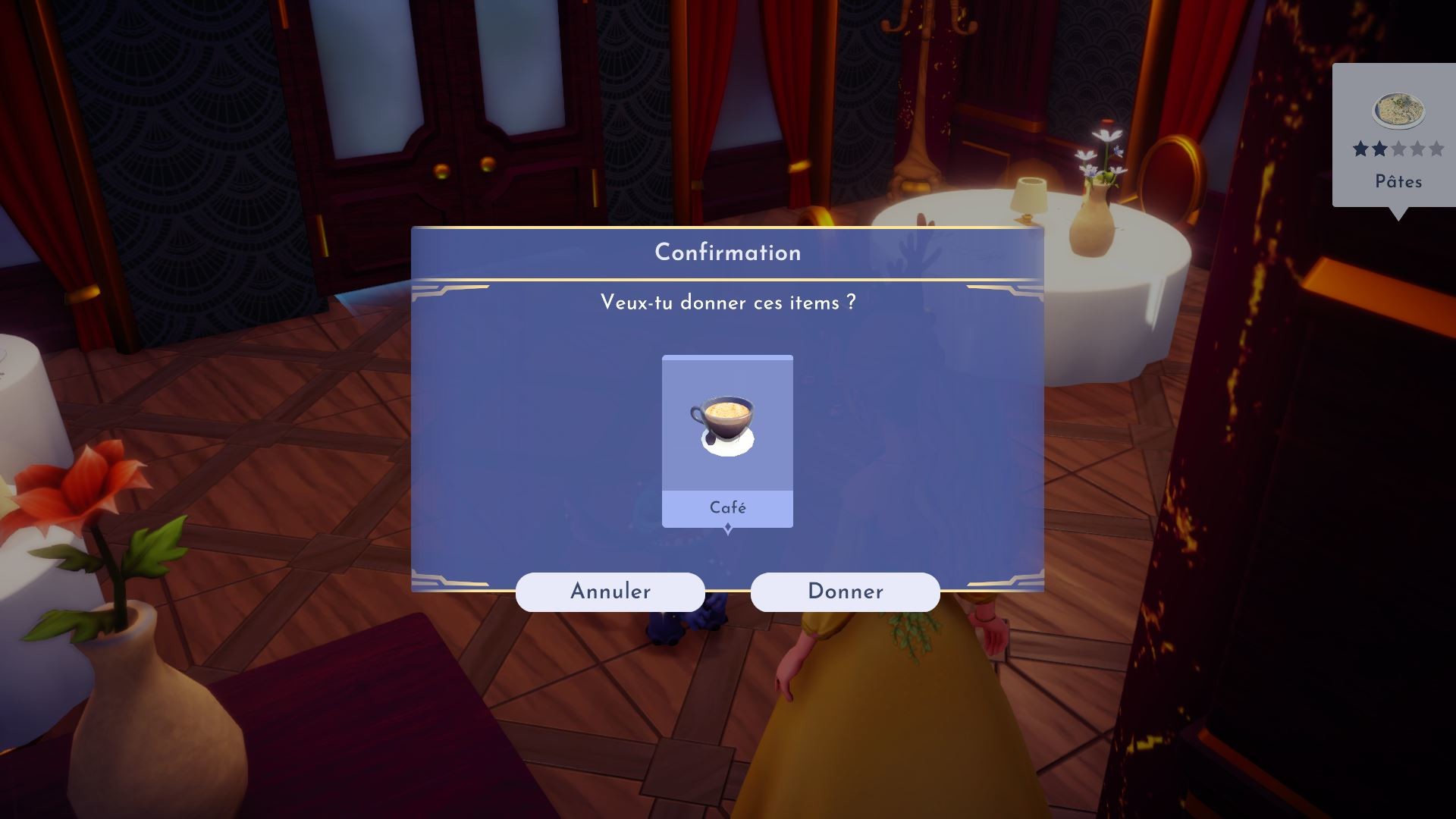Click the Café label text
The image size is (1456, 819).
pos(727,508)
